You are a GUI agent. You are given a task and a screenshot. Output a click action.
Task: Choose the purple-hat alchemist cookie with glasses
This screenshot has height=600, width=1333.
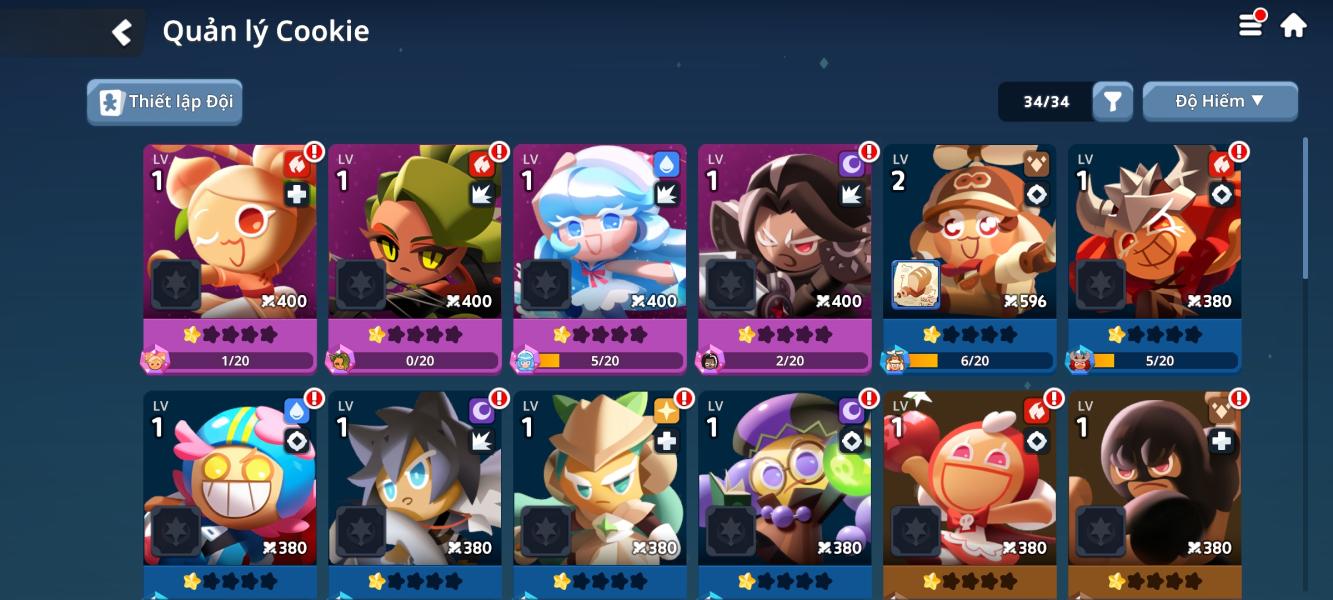tap(785, 490)
